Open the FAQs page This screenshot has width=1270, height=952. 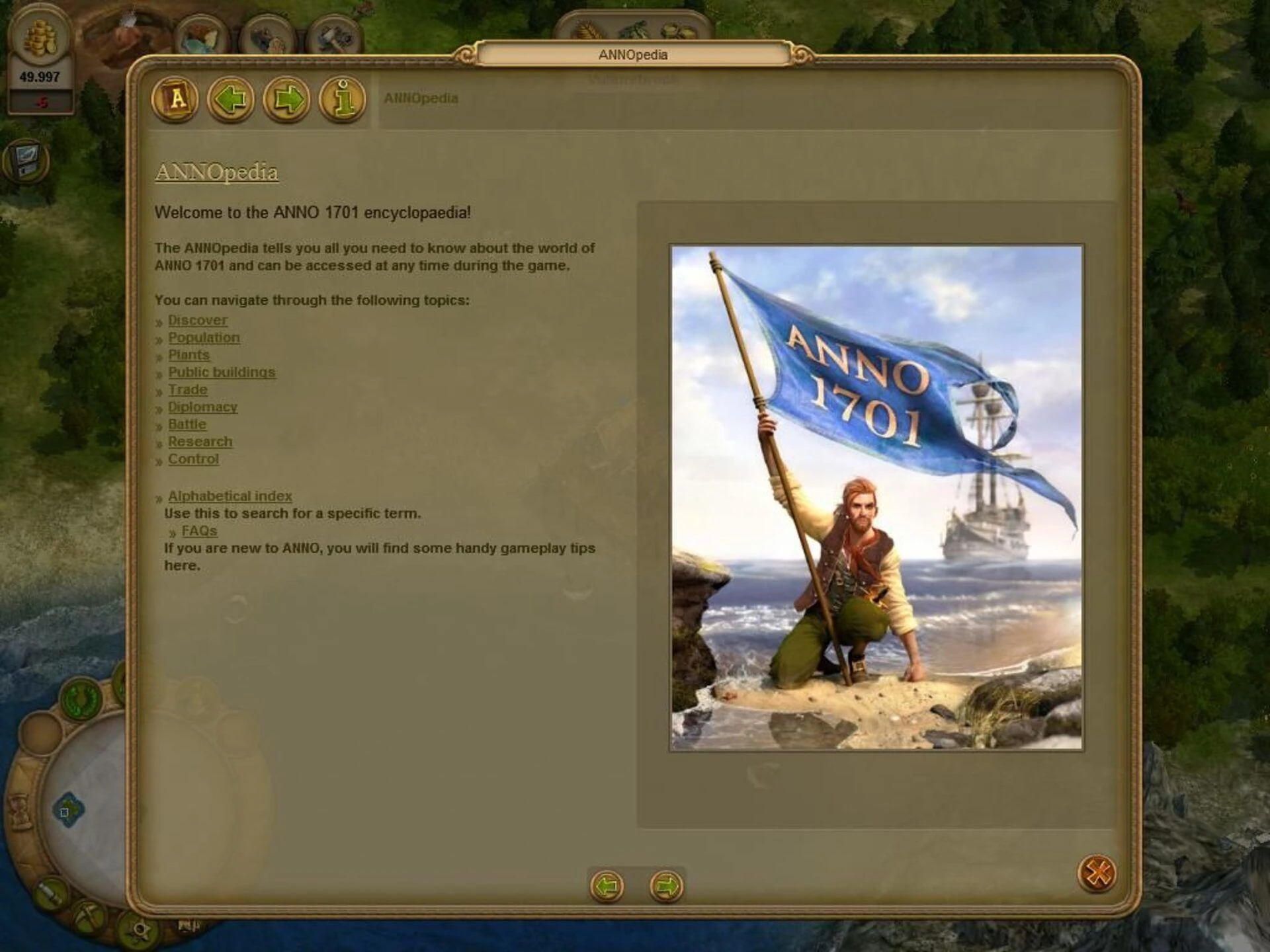tap(199, 531)
